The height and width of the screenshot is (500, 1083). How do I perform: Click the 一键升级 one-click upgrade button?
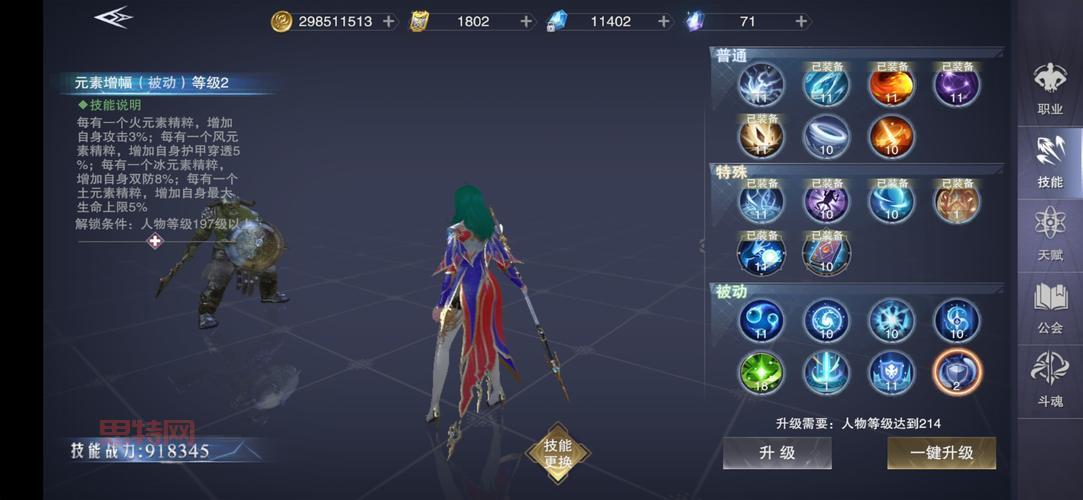941,453
